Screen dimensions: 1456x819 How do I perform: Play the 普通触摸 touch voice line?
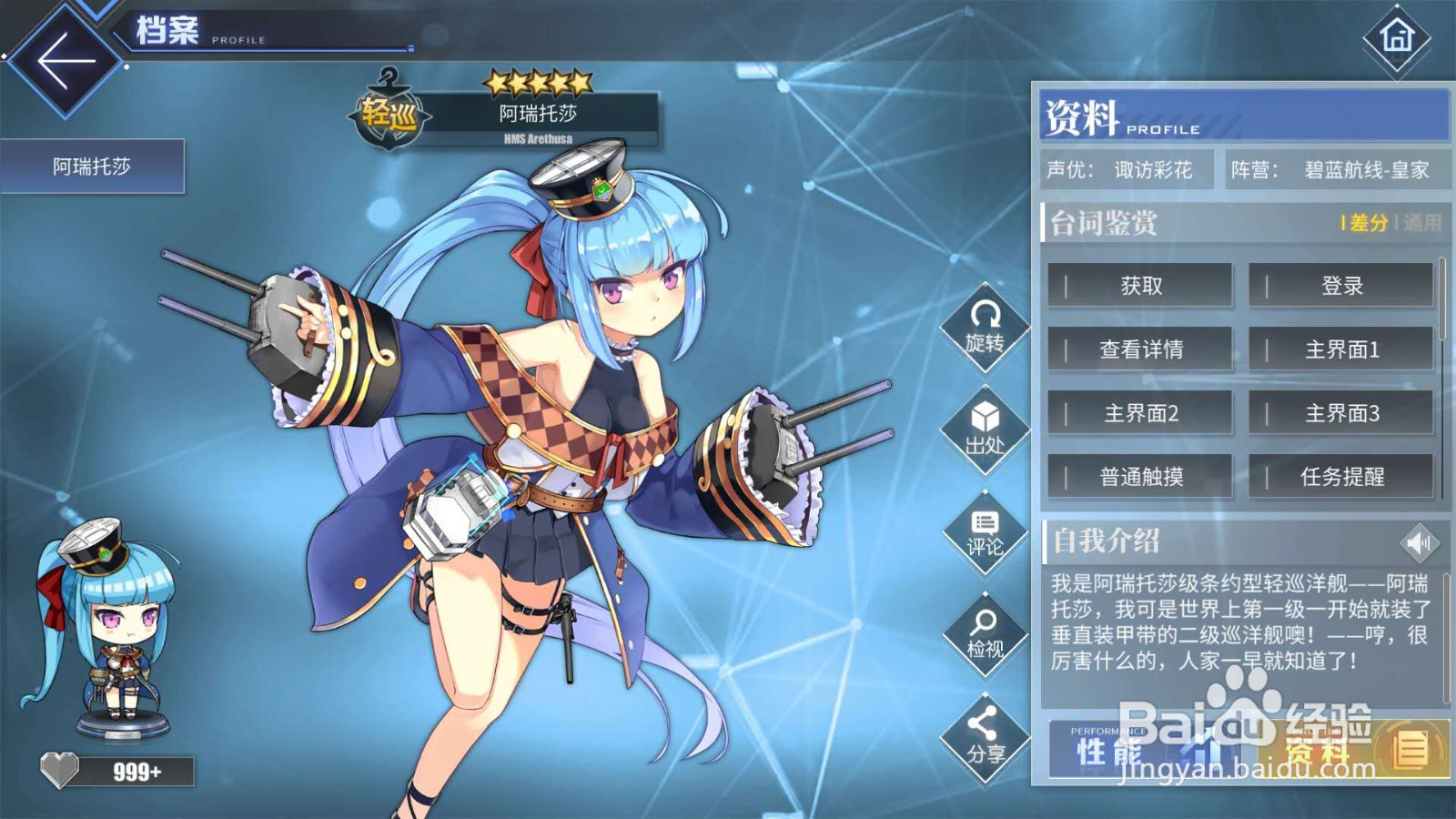tap(1140, 476)
